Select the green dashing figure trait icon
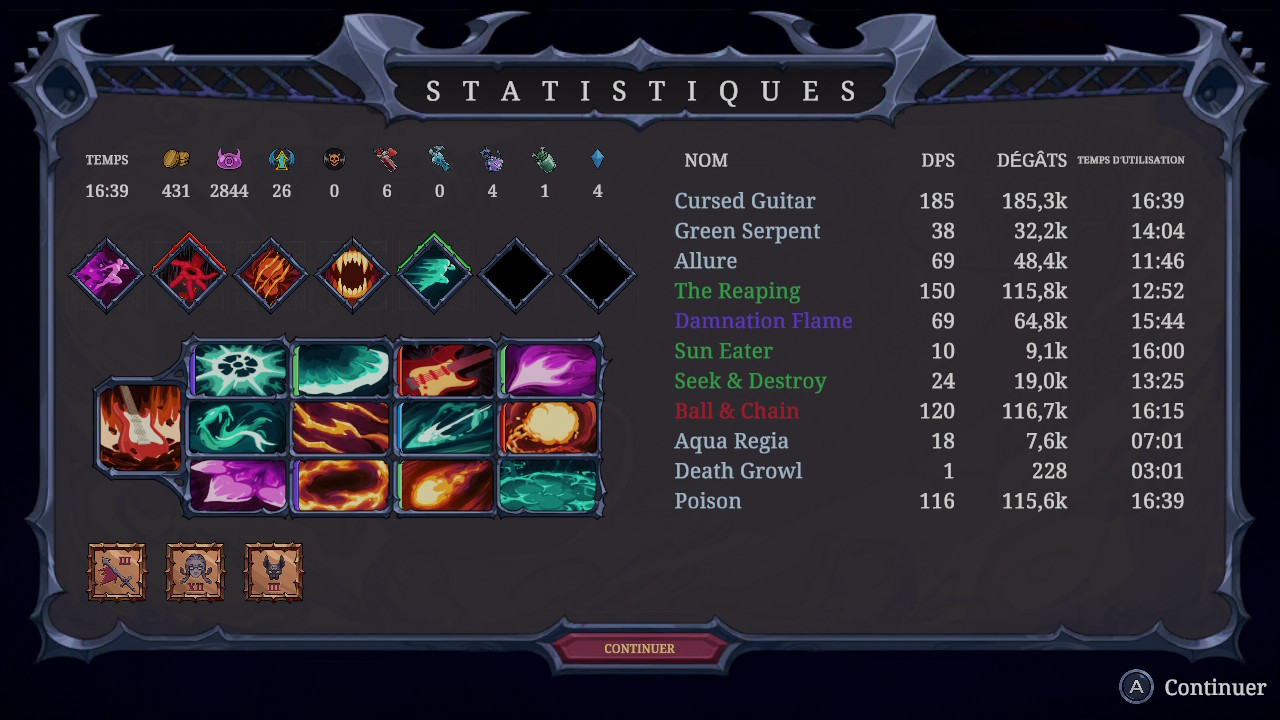Screen dimensions: 1280x720 click(433, 275)
